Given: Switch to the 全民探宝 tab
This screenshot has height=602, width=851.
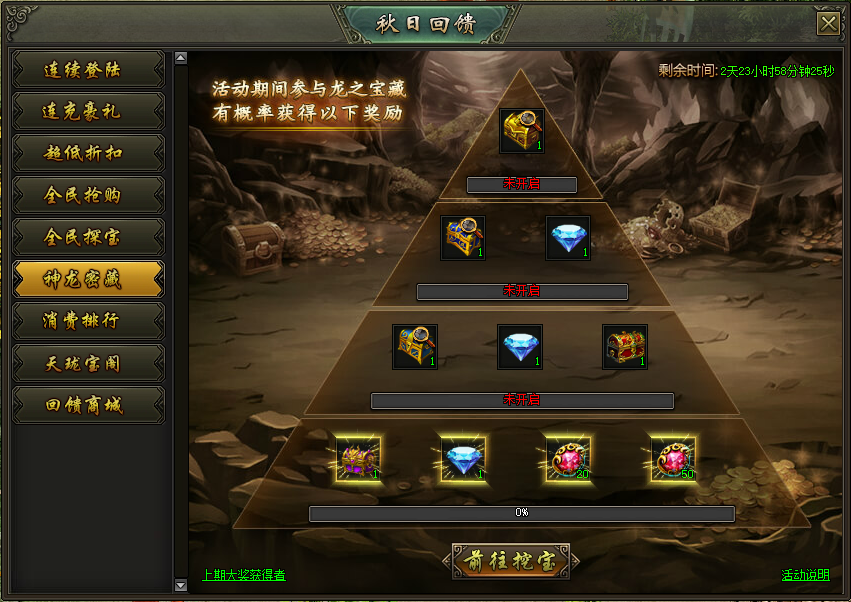Looking at the screenshot, I should (x=88, y=238).
